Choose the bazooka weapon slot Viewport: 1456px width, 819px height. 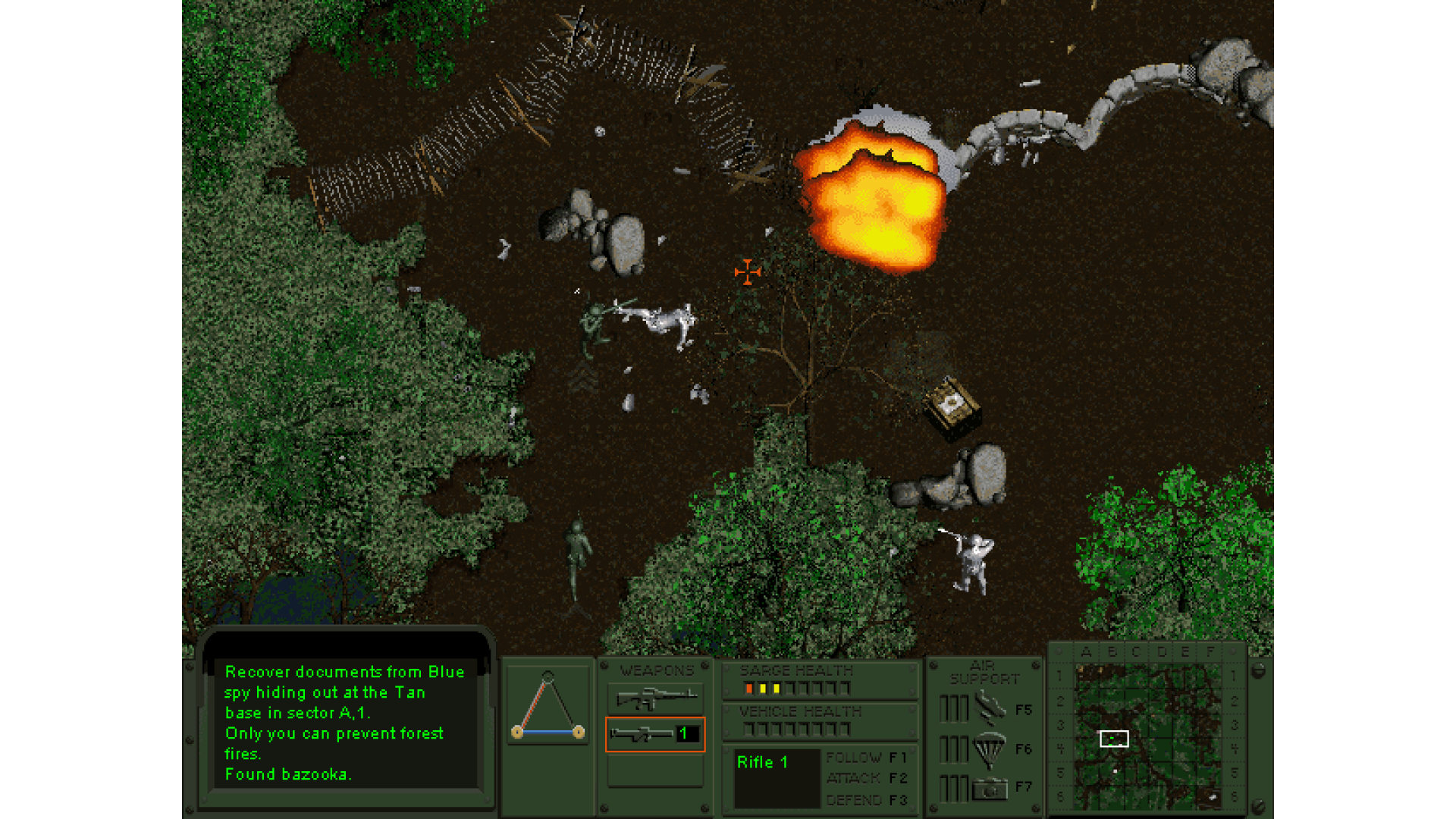(655, 734)
